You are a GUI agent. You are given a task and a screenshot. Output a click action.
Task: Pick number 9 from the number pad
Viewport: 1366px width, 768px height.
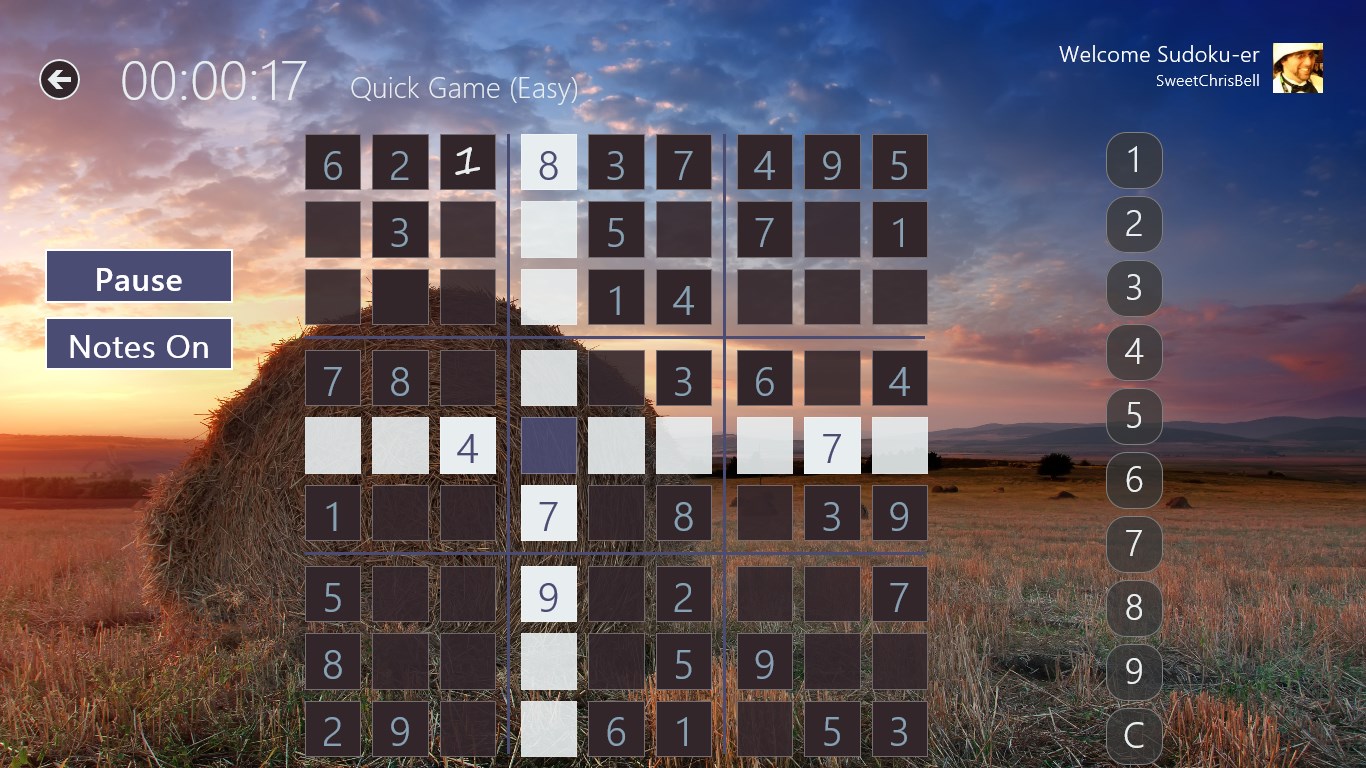coord(1134,672)
